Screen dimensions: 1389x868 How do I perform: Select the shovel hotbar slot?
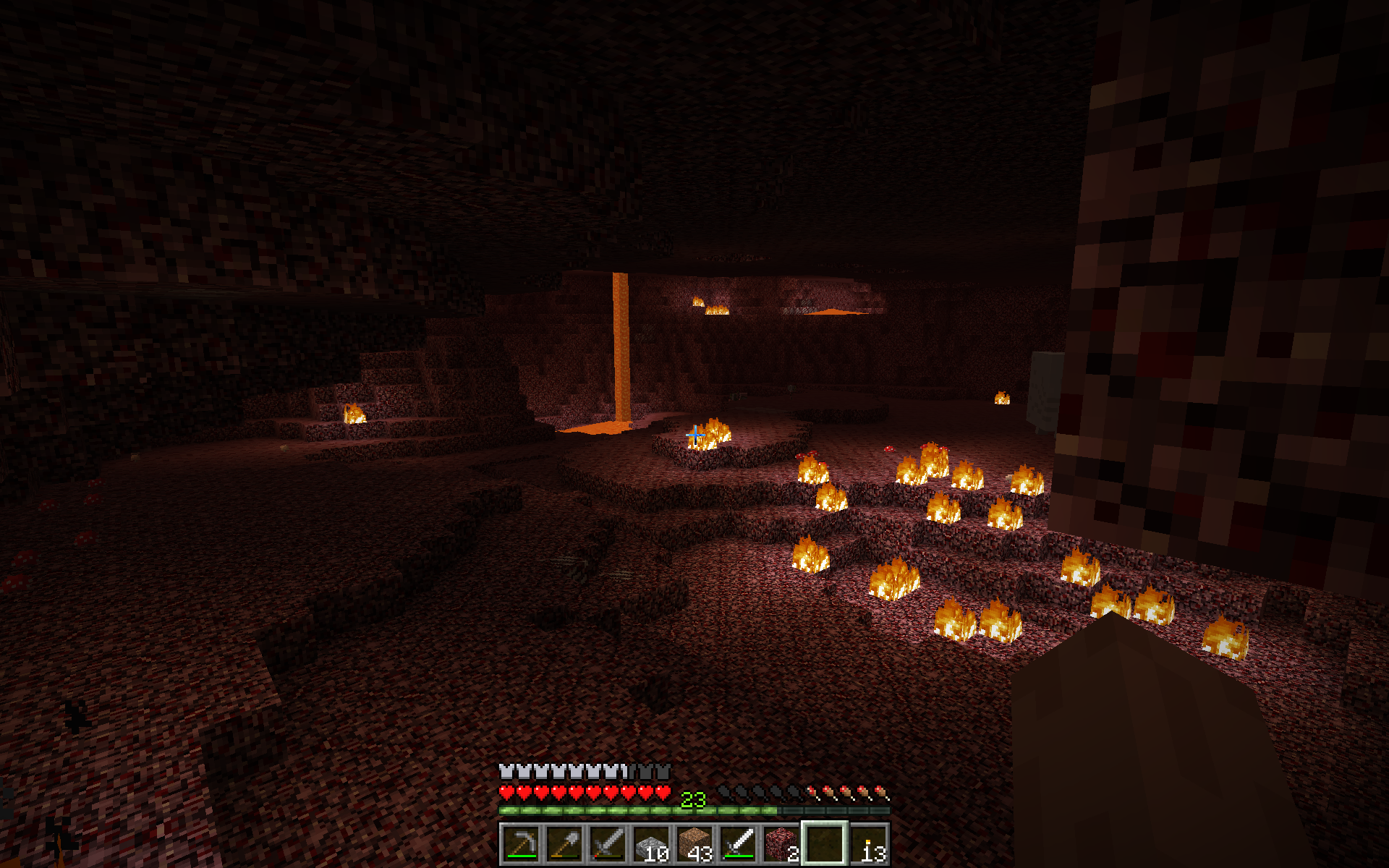pyautogui.click(x=564, y=843)
